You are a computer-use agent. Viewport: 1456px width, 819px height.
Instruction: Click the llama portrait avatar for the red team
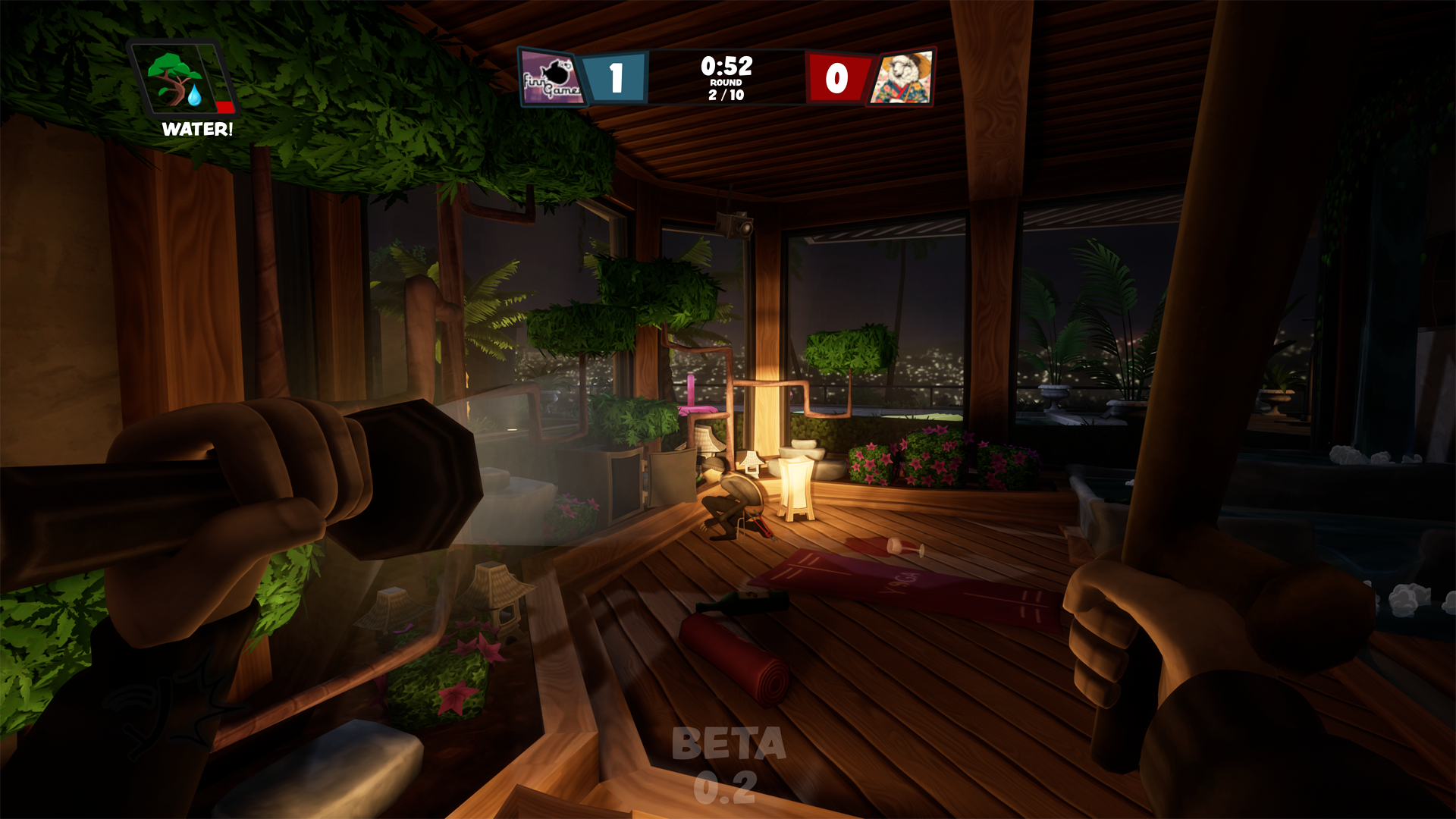coord(904,76)
